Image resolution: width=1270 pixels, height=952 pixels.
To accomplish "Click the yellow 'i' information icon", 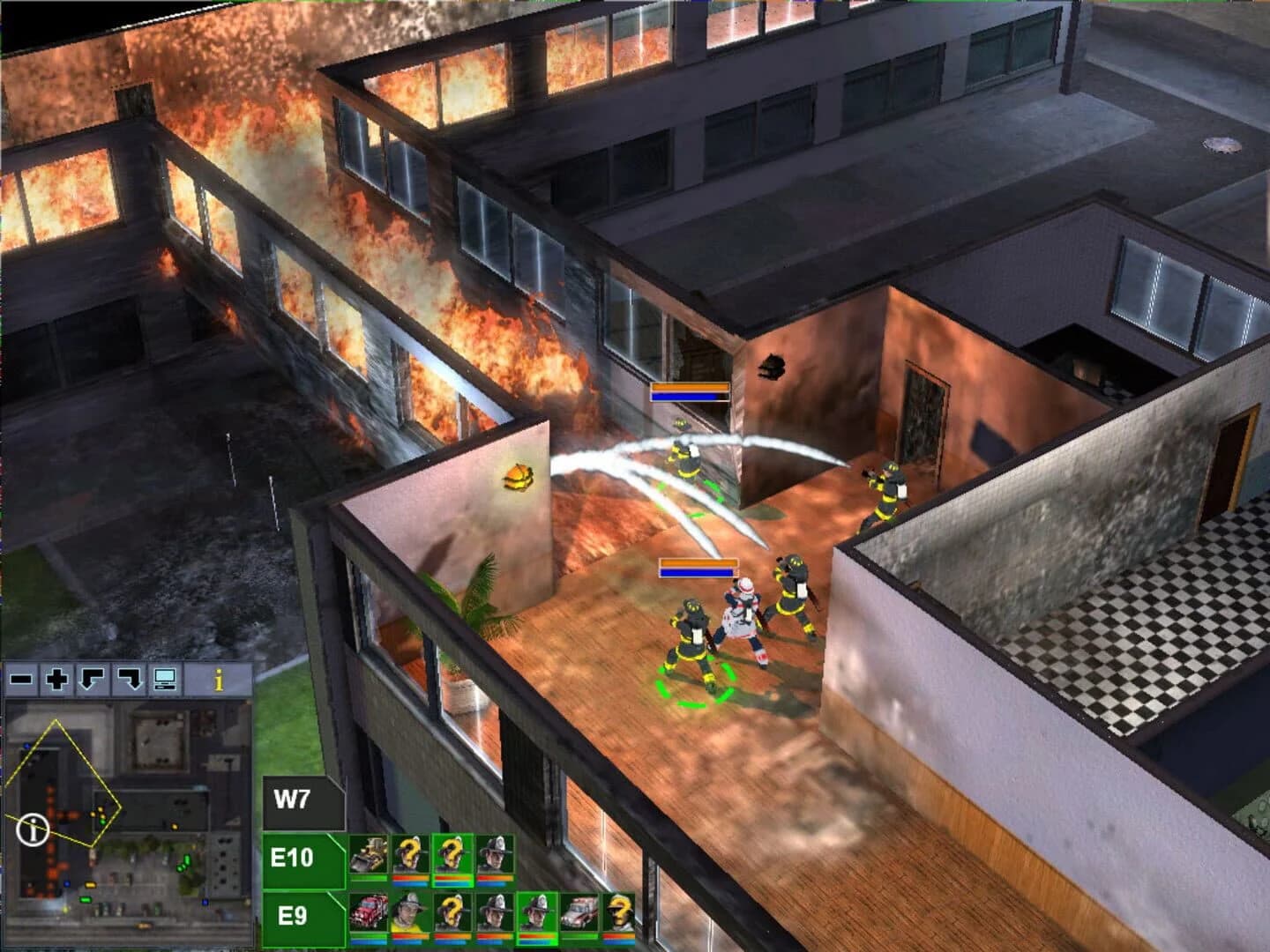I will click(x=219, y=678).
